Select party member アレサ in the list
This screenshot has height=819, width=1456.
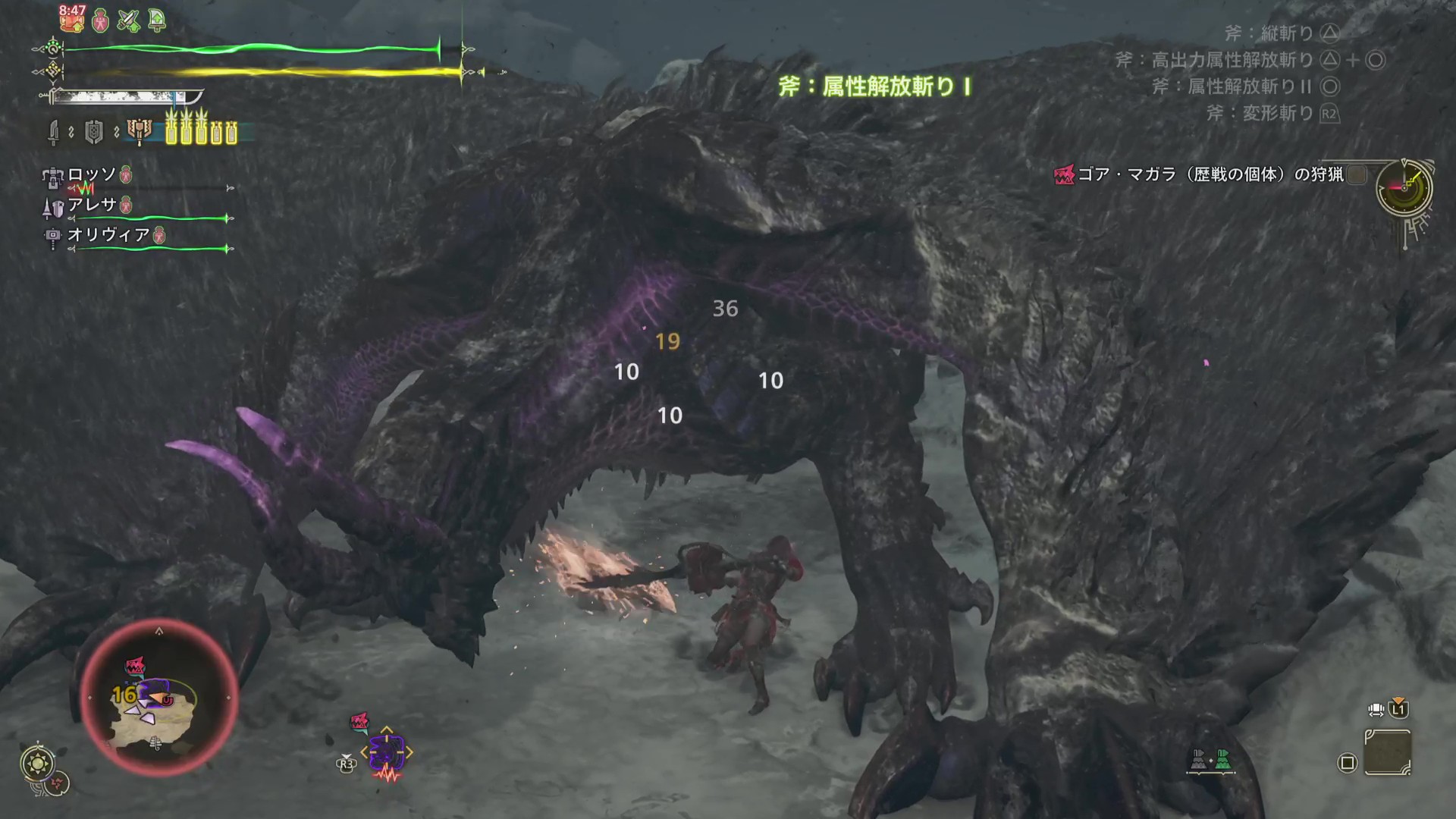[x=92, y=205]
